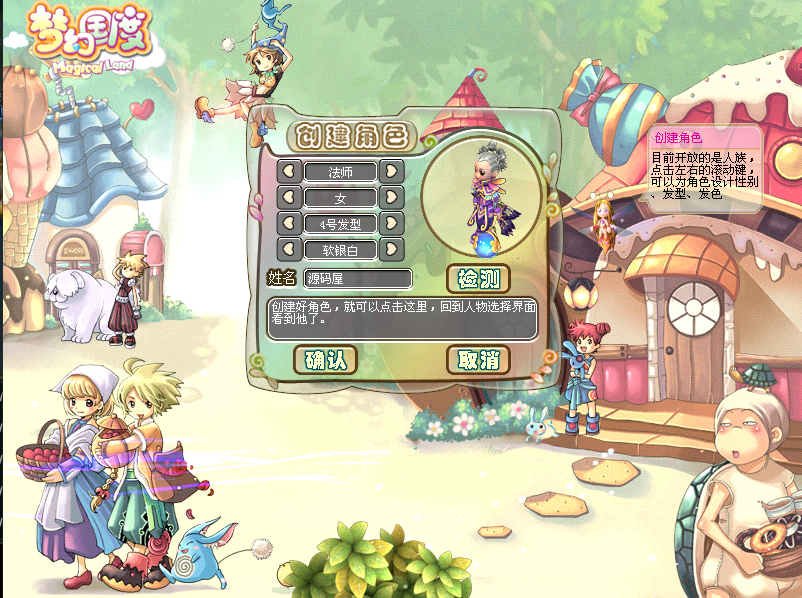
Task: Check name availability with 检测 button
Action: 478,278
